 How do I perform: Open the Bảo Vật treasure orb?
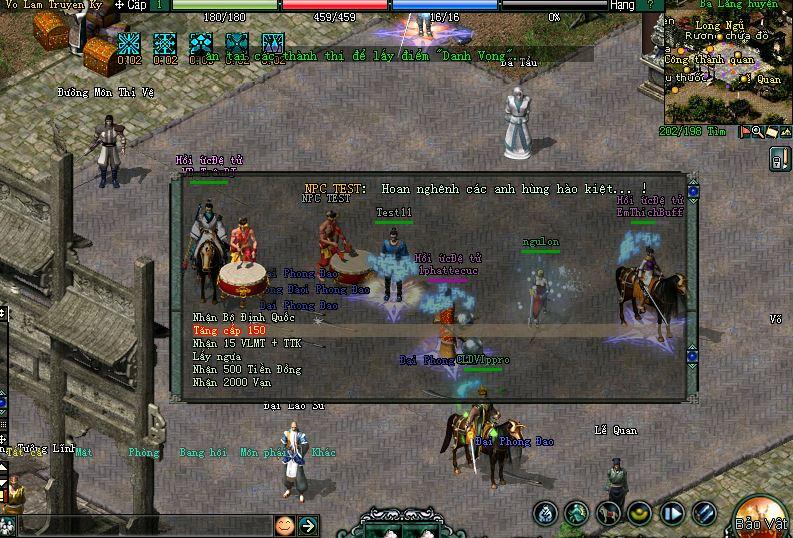(764, 514)
